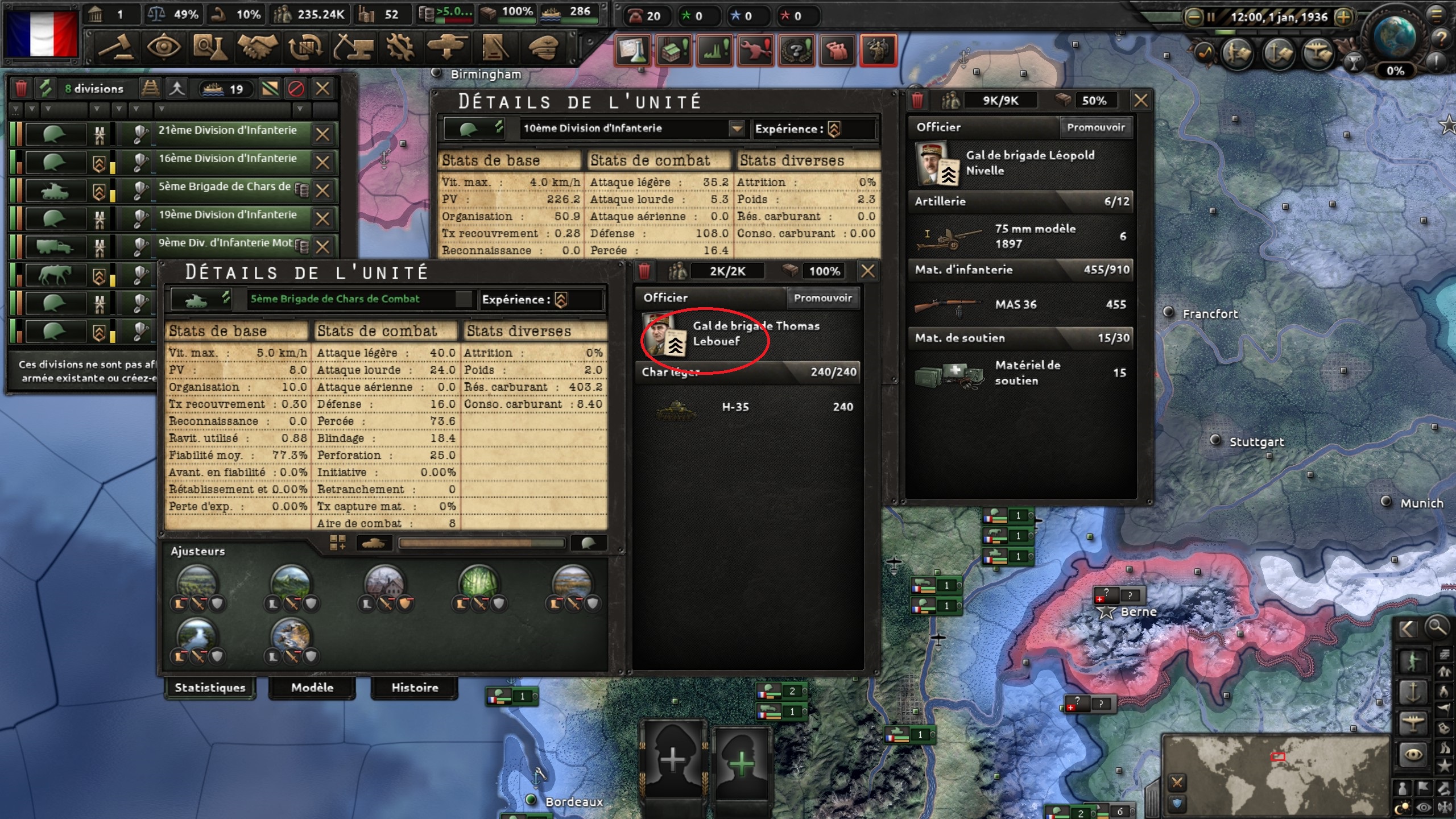Open the intelligence eye icon
This screenshot has width=1456, height=819.
click(x=165, y=47)
